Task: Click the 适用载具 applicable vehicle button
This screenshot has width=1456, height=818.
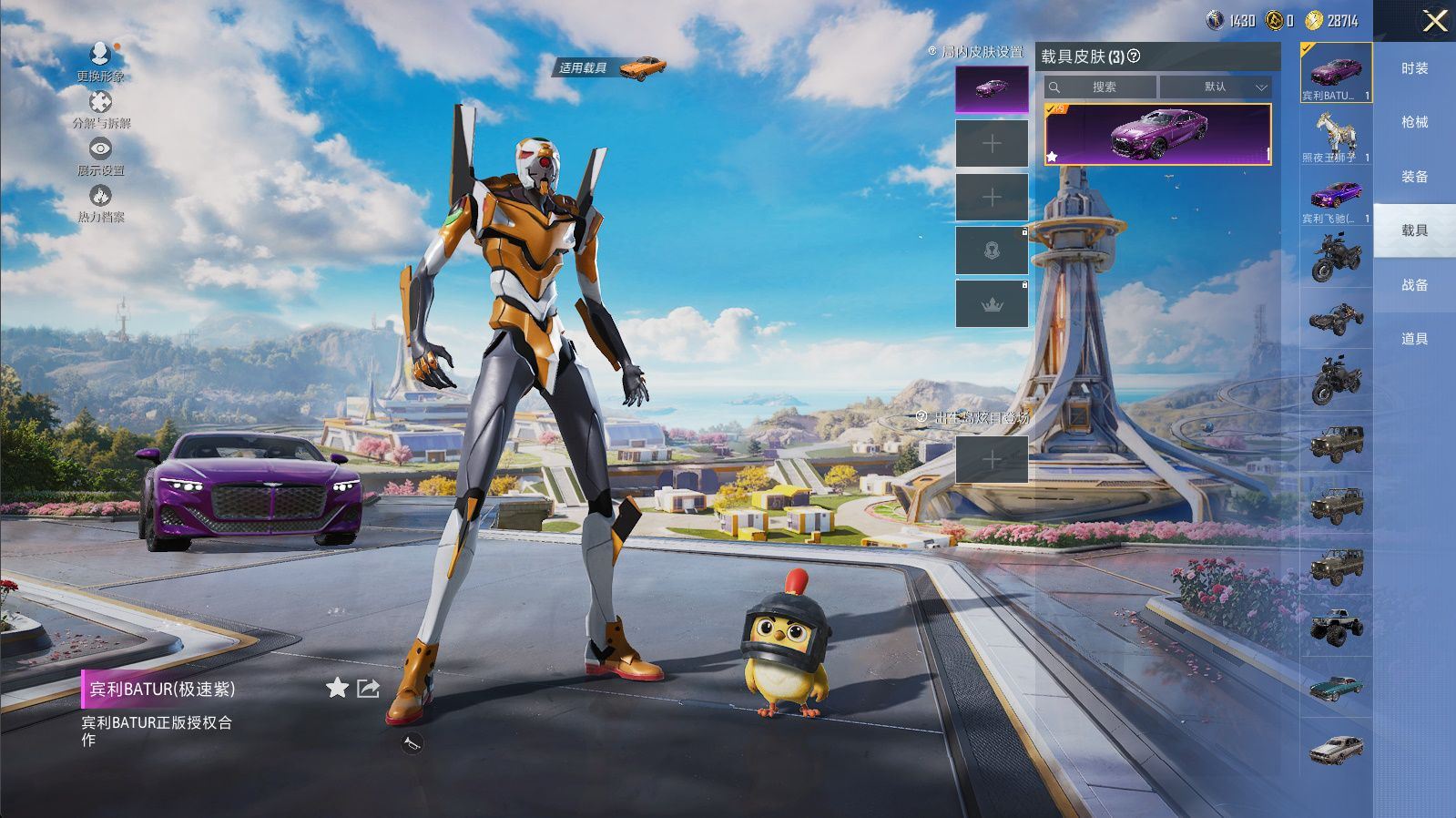Action: 612,67
